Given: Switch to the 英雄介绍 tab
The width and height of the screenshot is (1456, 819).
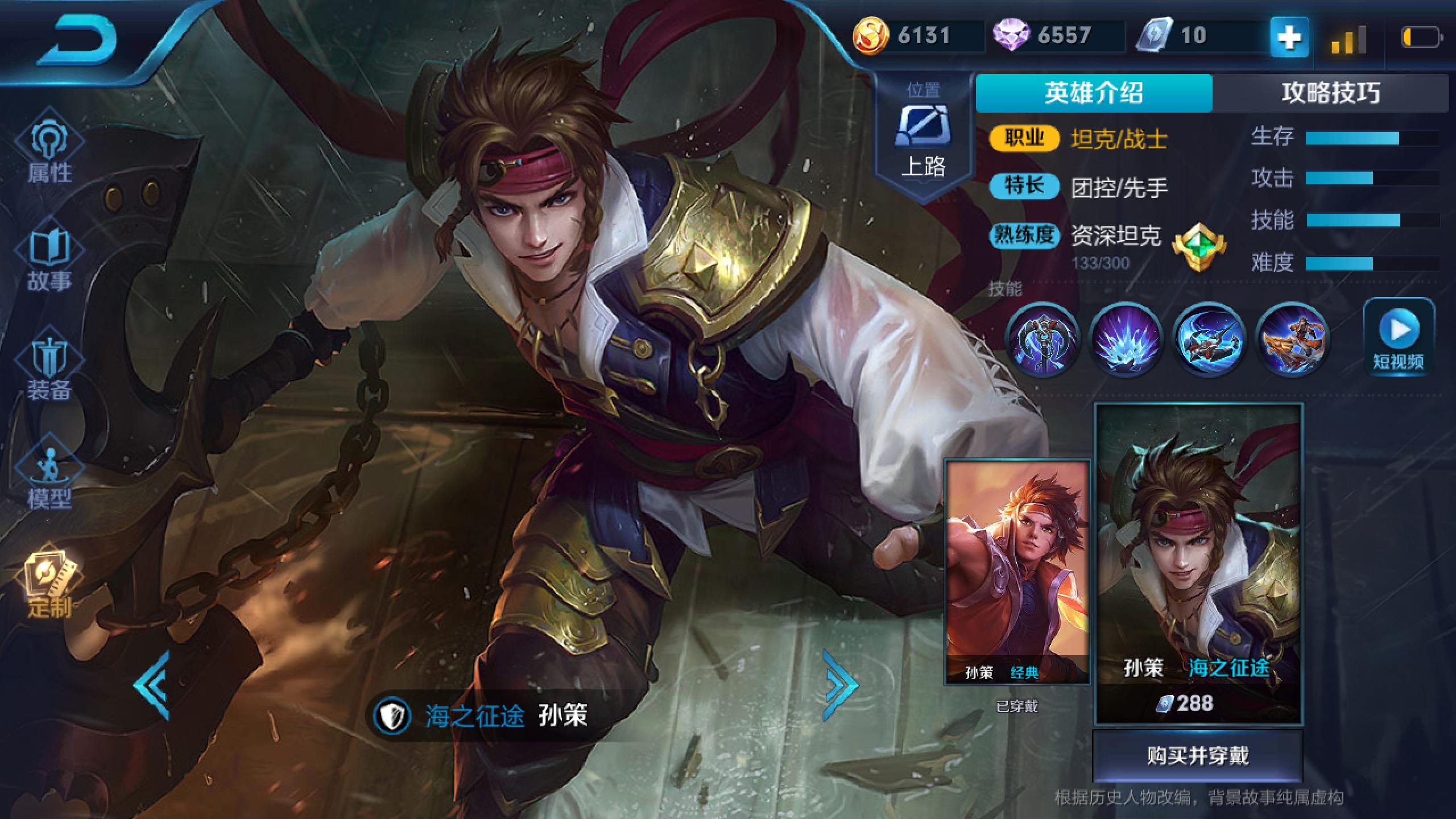Looking at the screenshot, I should click(x=1094, y=93).
